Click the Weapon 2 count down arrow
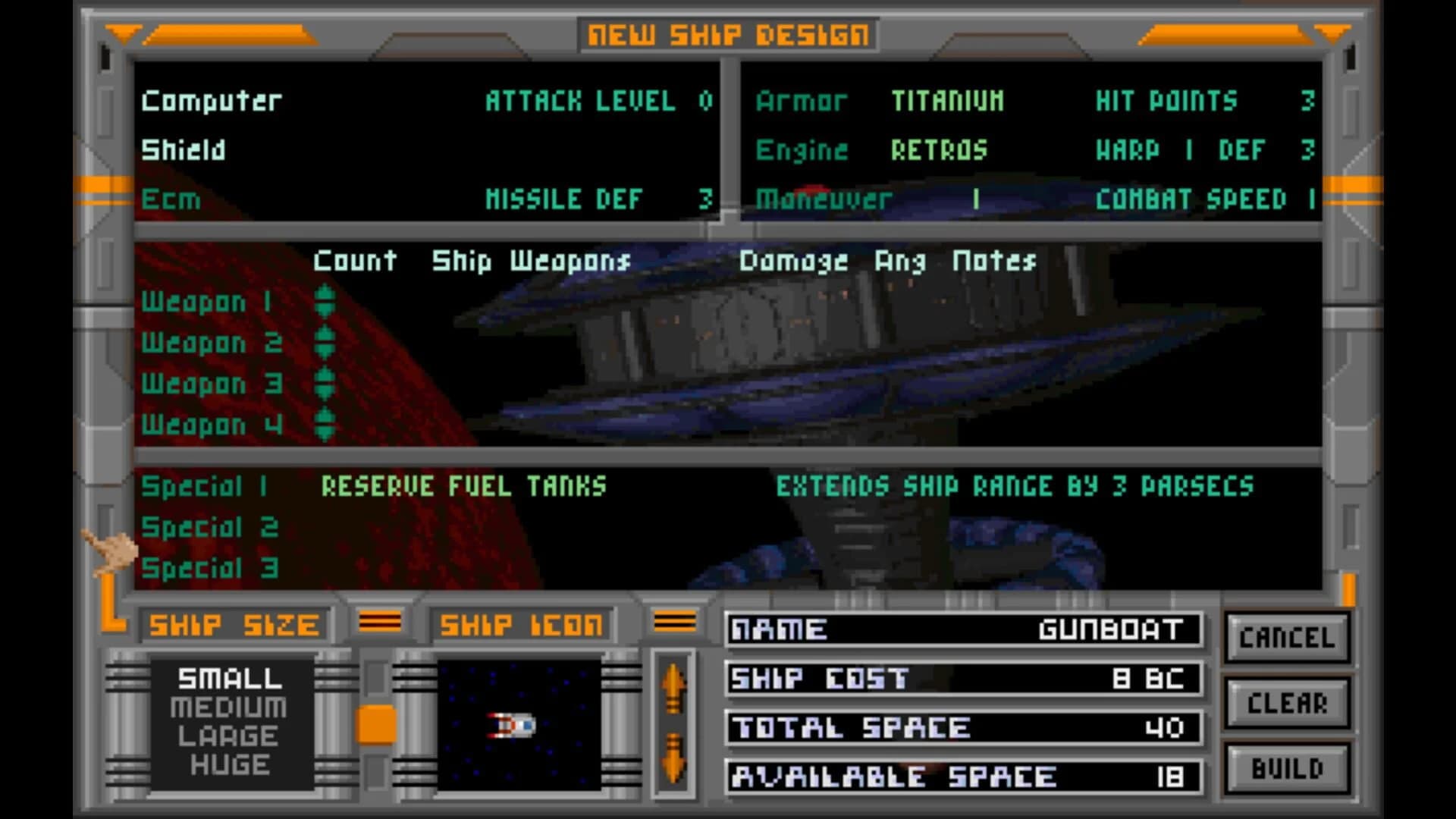 click(326, 350)
